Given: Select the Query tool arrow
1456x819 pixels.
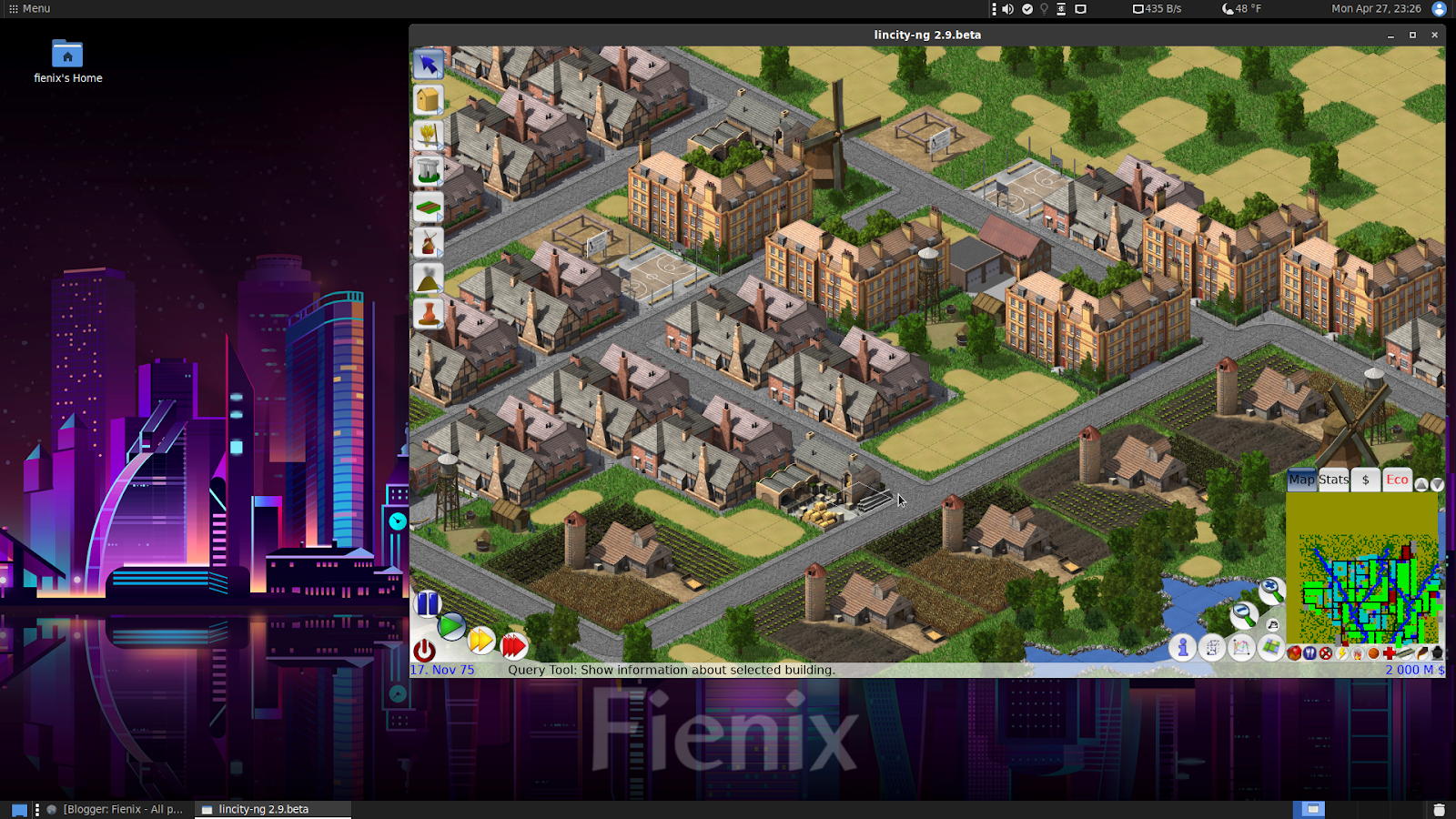Looking at the screenshot, I should coord(428,64).
